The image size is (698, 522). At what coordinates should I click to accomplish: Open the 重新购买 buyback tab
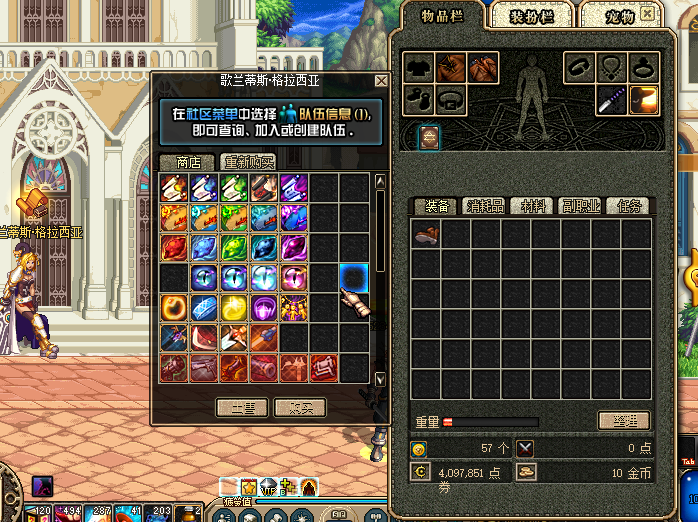coord(247,161)
